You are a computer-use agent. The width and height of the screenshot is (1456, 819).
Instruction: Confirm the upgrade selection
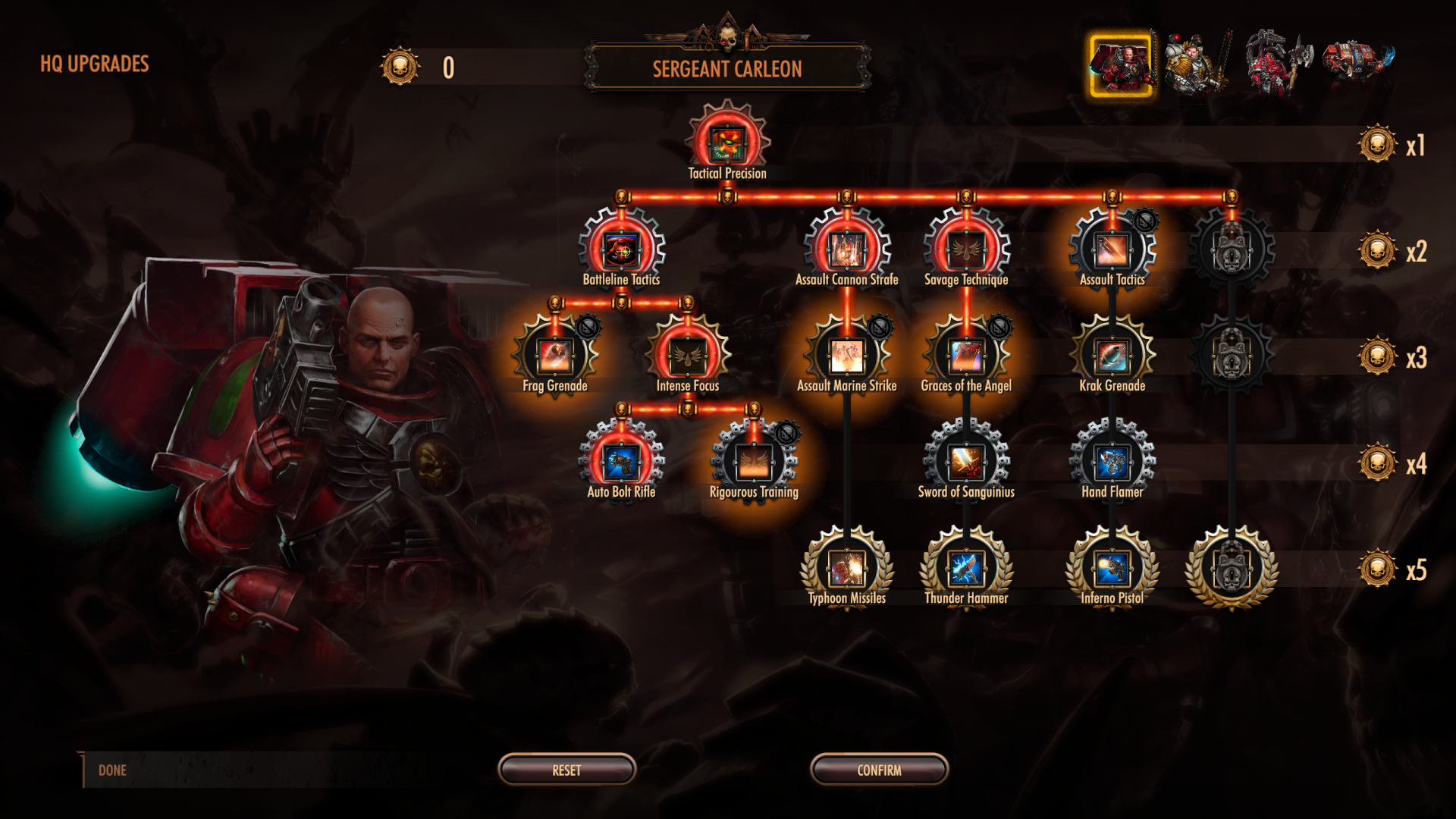pos(879,770)
